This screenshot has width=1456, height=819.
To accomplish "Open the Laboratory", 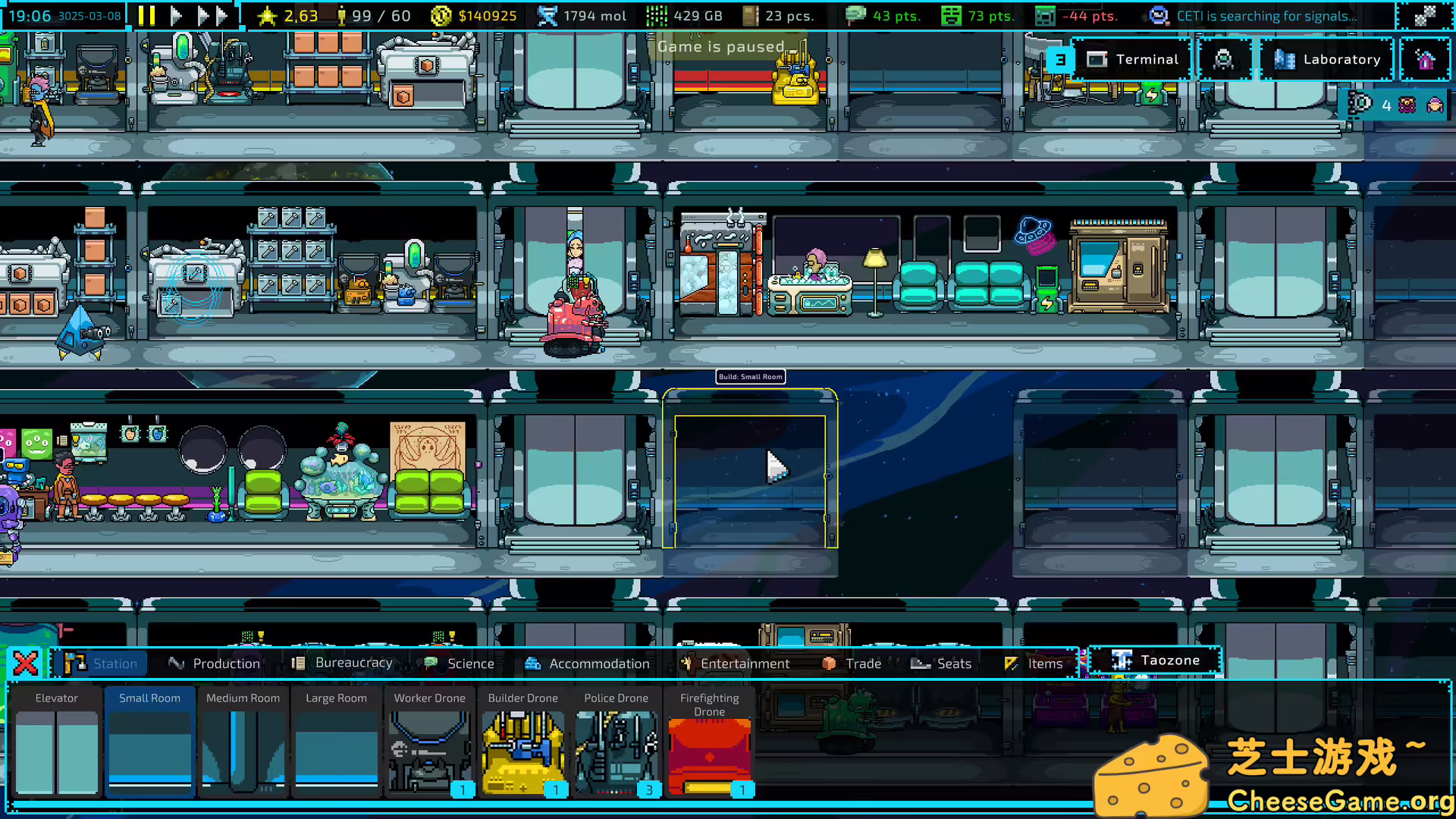I will point(1327,59).
